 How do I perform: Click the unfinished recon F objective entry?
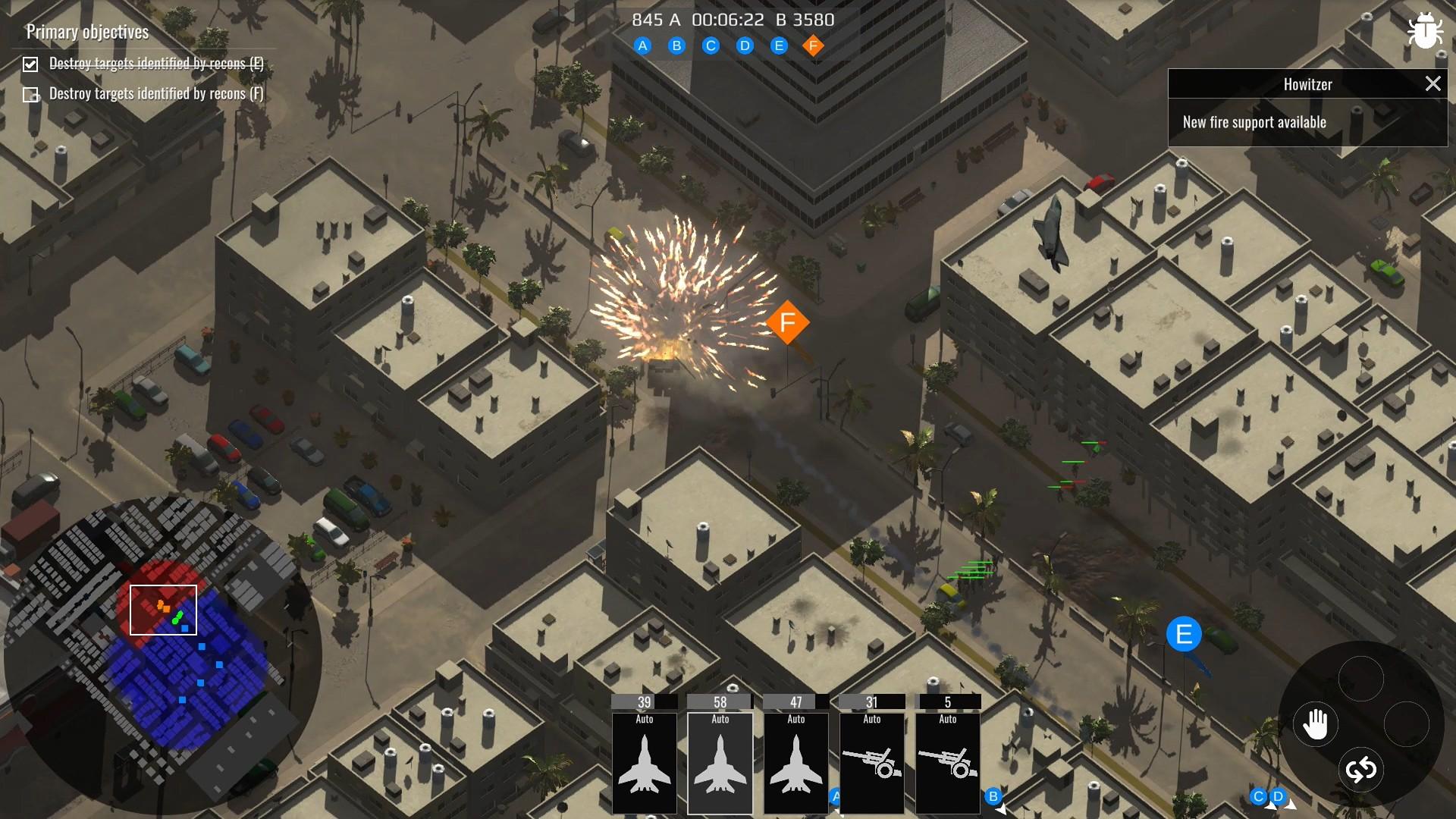pyautogui.click(x=156, y=94)
